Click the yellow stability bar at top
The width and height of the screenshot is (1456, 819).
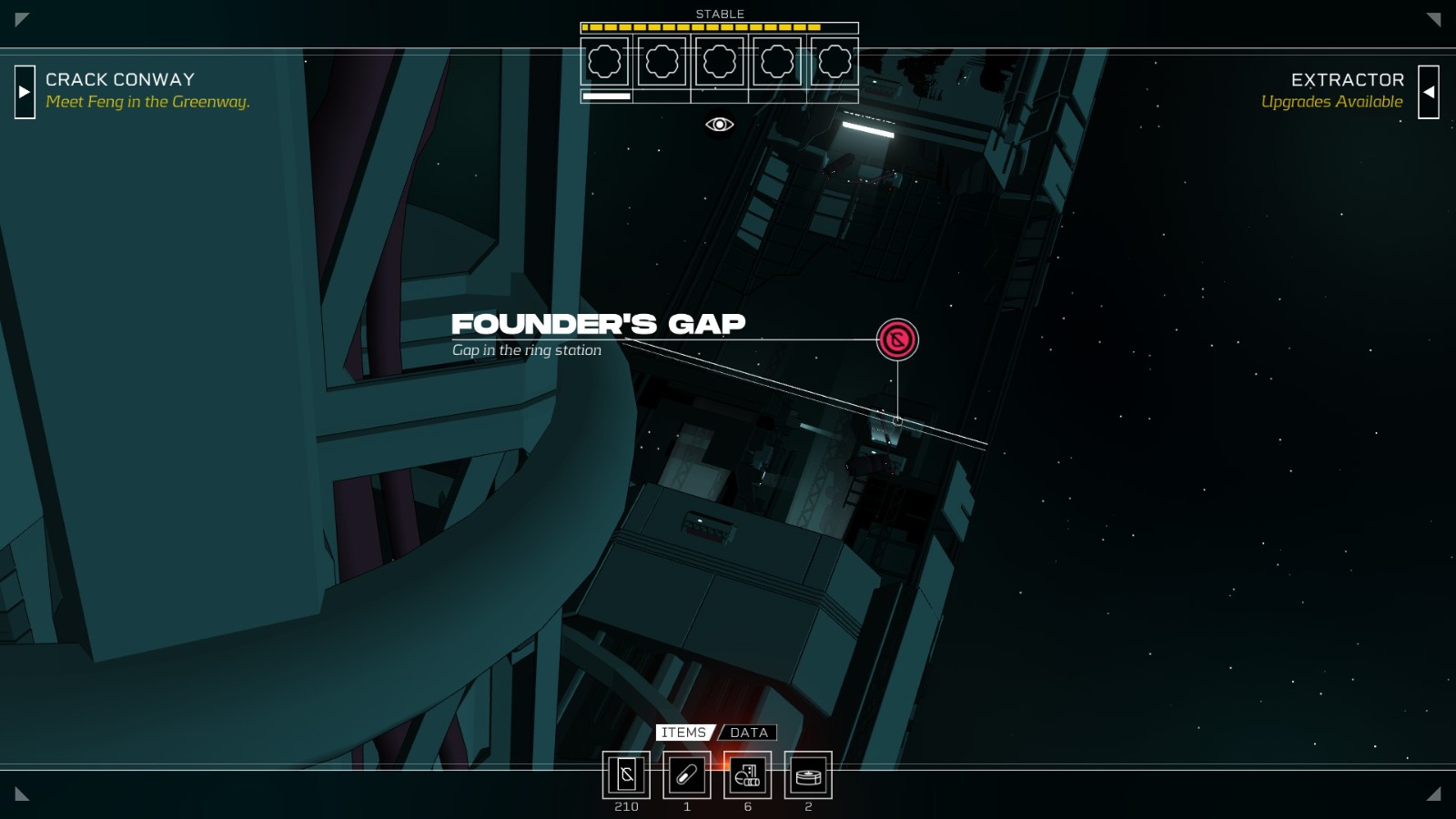tap(701, 28)
